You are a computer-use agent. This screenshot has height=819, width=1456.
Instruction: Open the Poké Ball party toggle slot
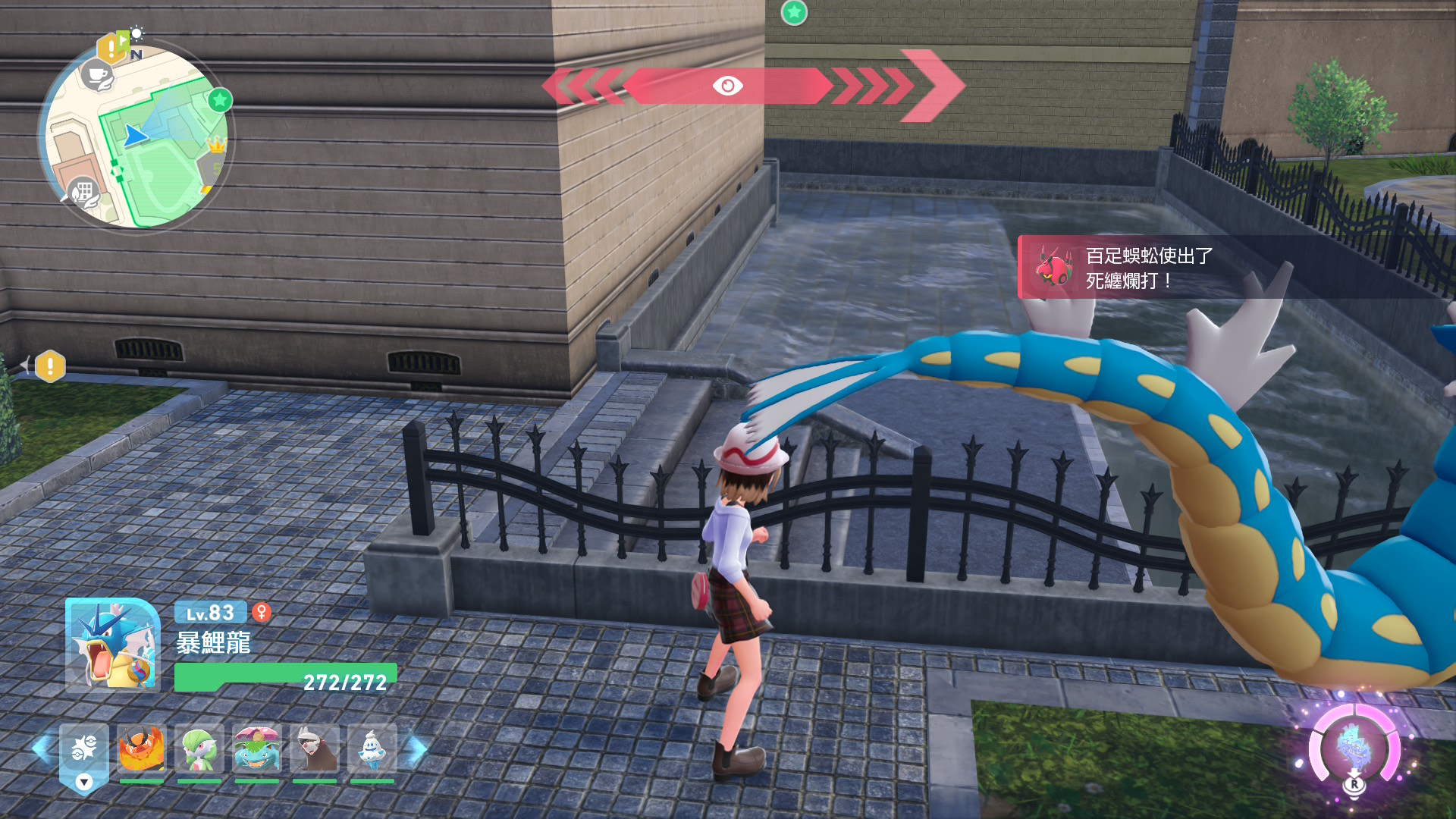click(x=83, y=755)
